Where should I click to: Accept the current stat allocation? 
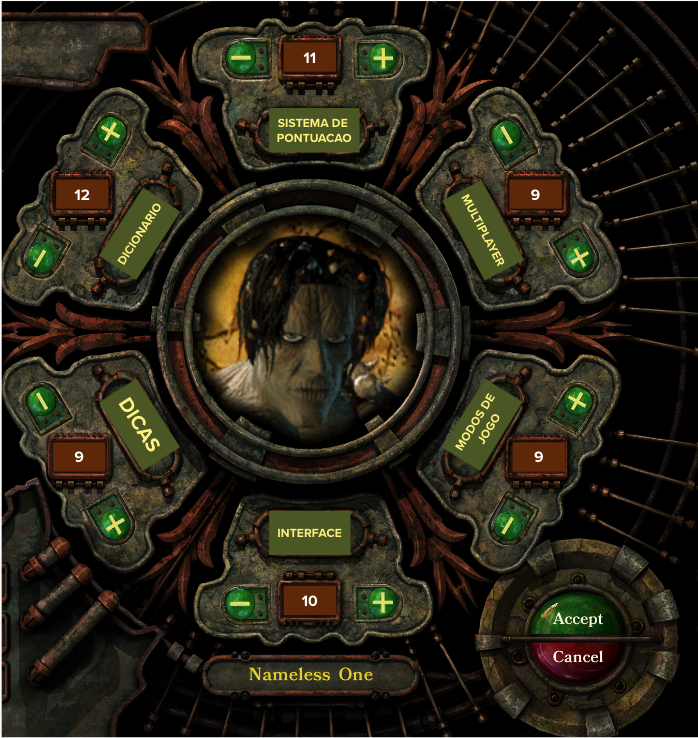[577, 619]
